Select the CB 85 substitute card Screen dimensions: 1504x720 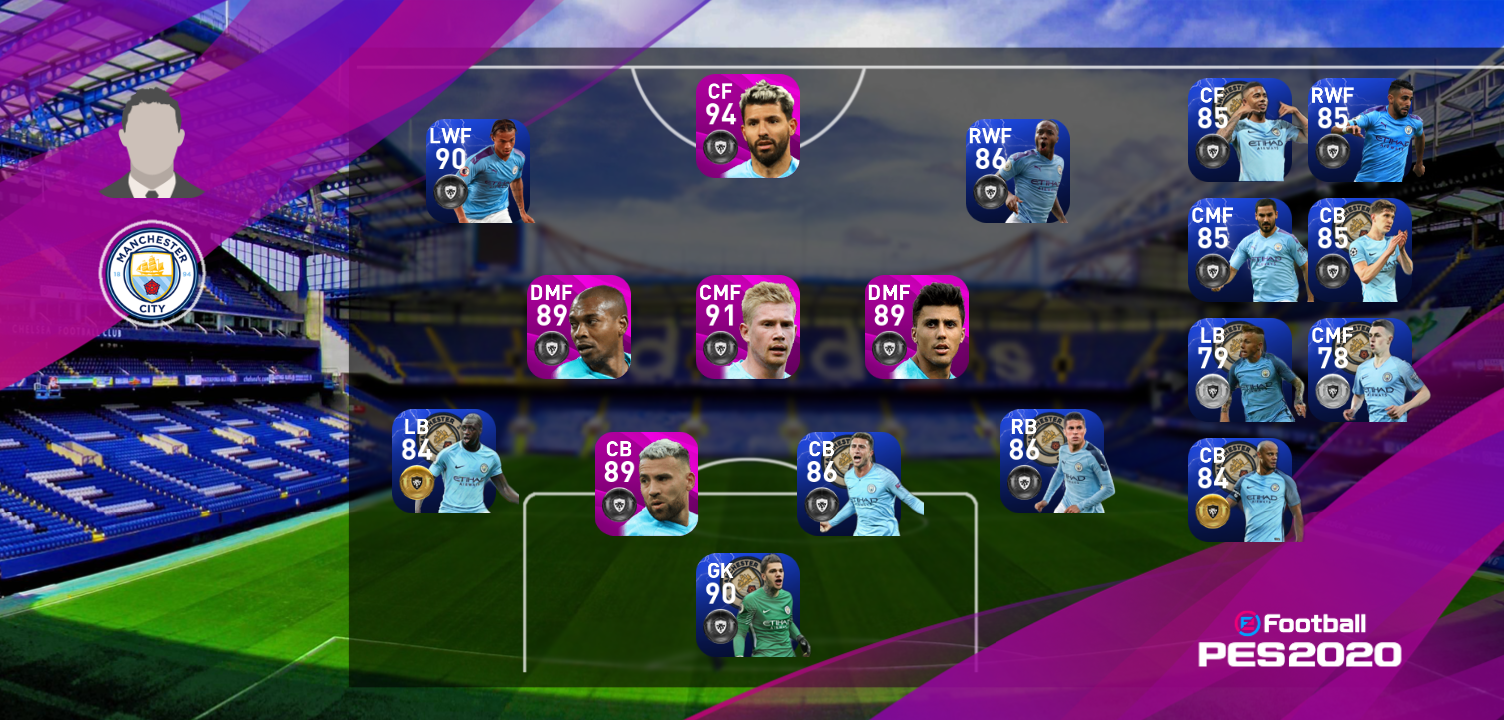pos(1359,250)
